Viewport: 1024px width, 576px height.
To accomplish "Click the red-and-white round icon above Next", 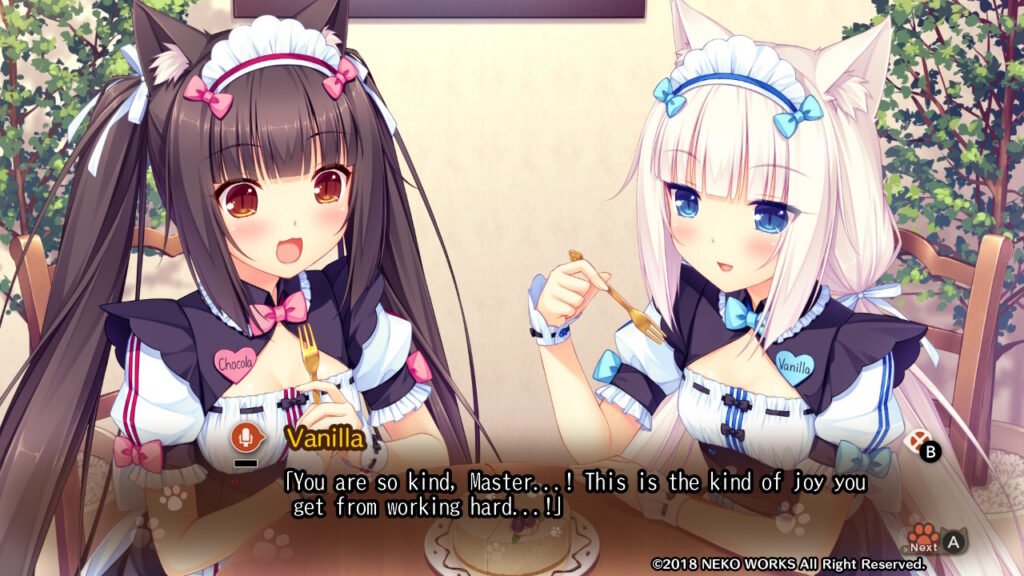I will point(912,441).
